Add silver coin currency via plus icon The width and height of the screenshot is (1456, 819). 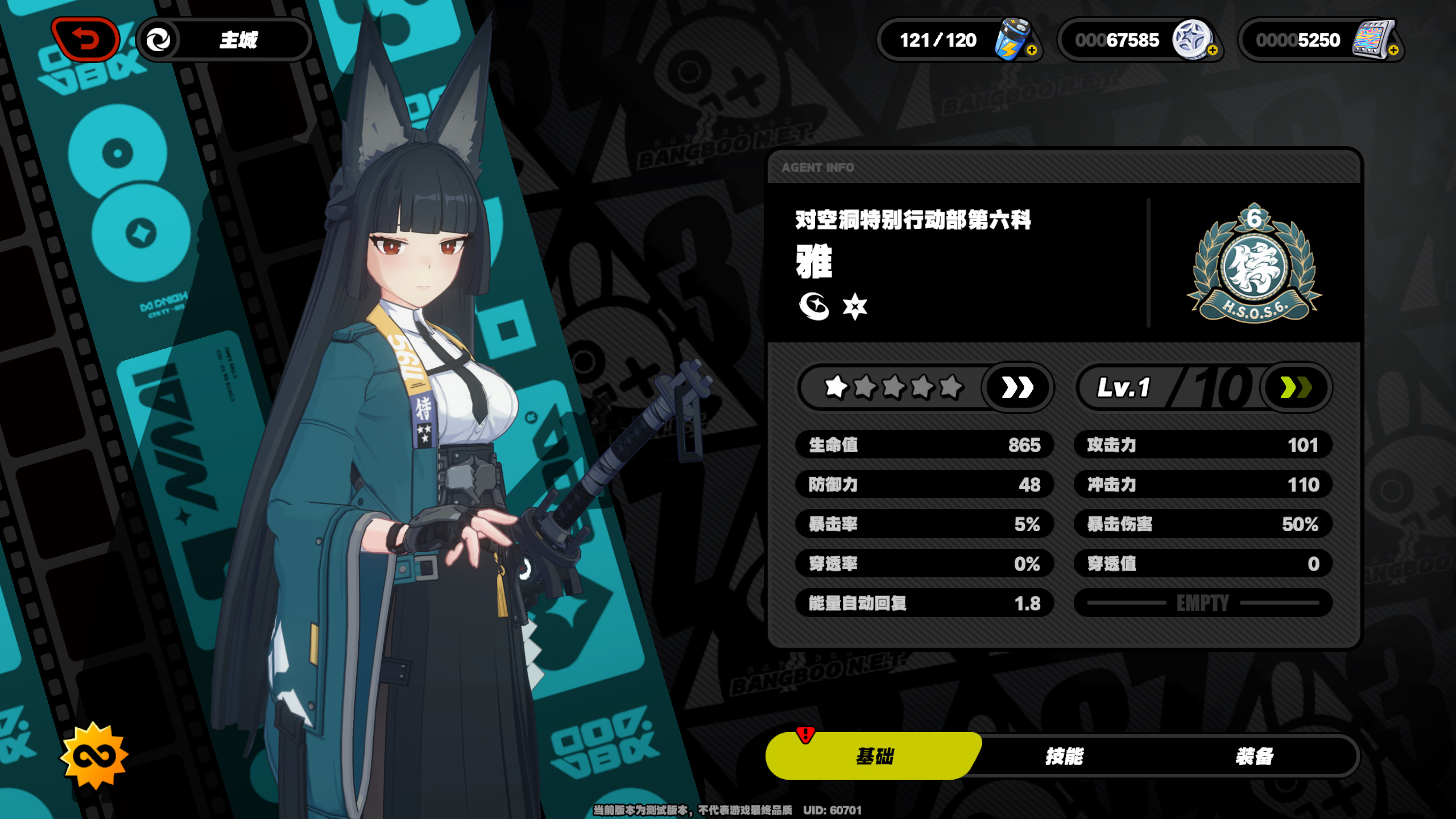(x=1212, y=51)
